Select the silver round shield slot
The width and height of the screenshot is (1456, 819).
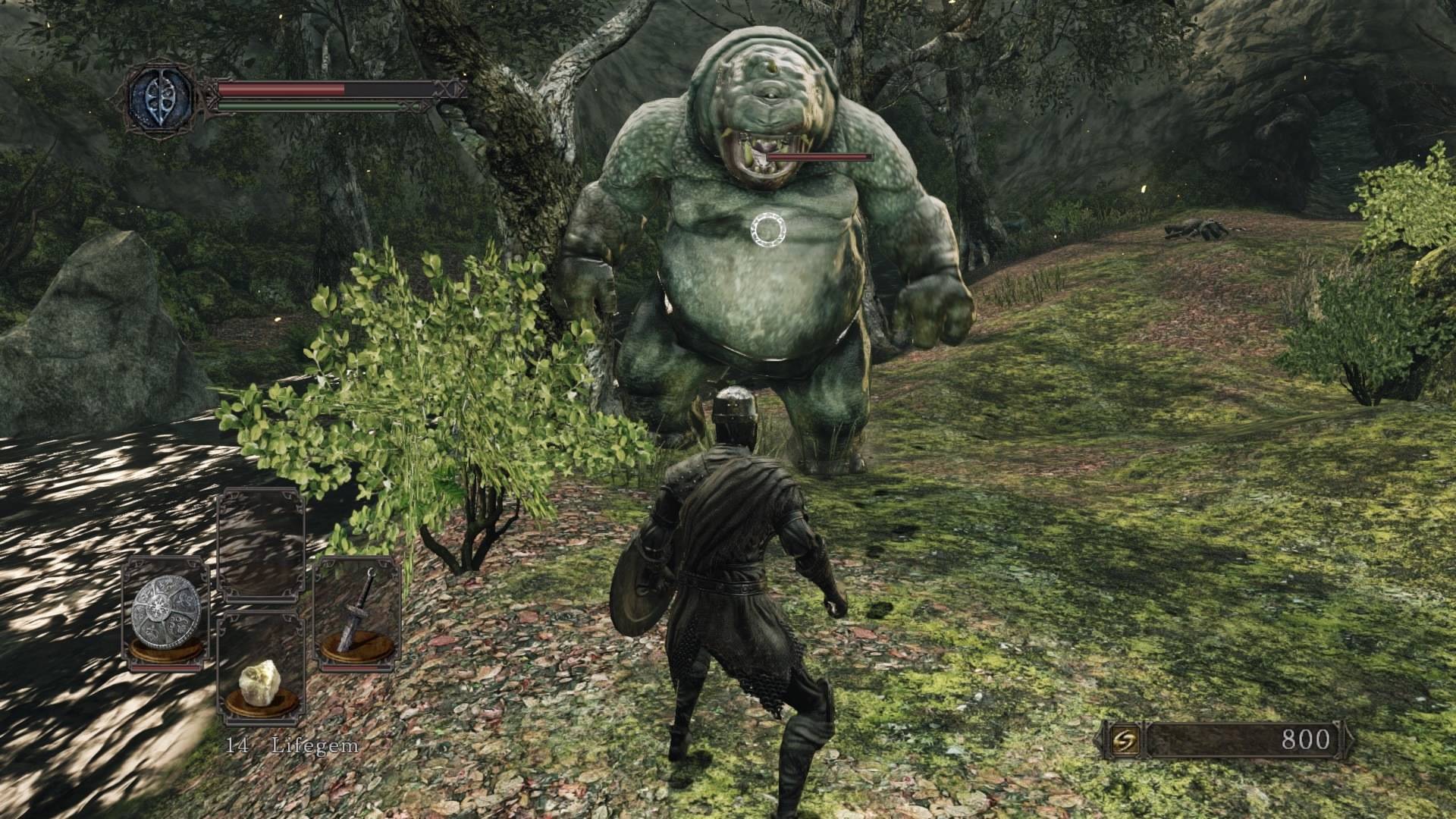[166, 613]
